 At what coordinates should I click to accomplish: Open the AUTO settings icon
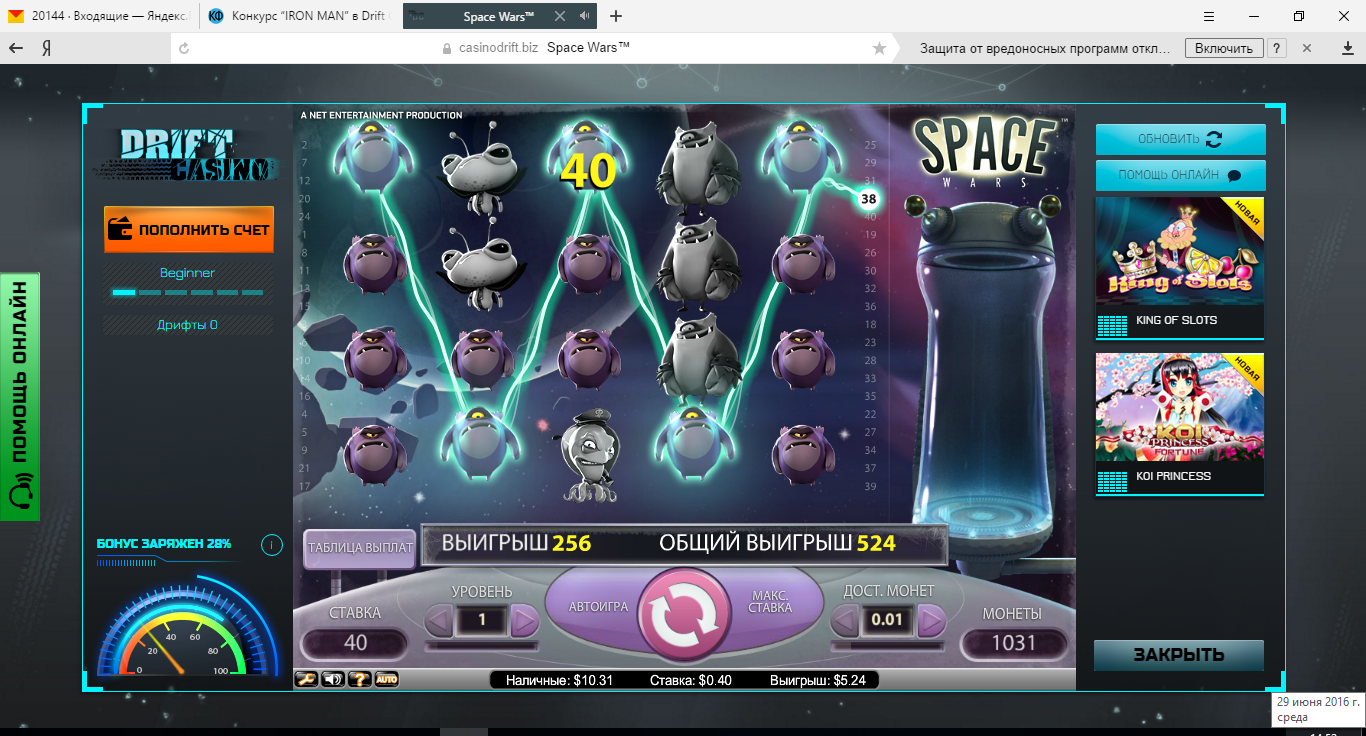pos(386,680)
